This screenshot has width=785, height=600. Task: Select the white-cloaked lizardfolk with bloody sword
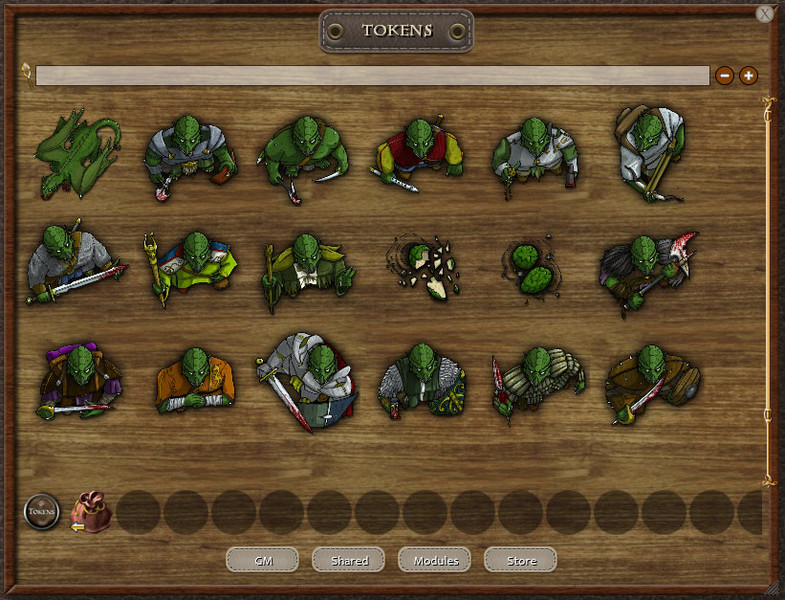(307, 380)
